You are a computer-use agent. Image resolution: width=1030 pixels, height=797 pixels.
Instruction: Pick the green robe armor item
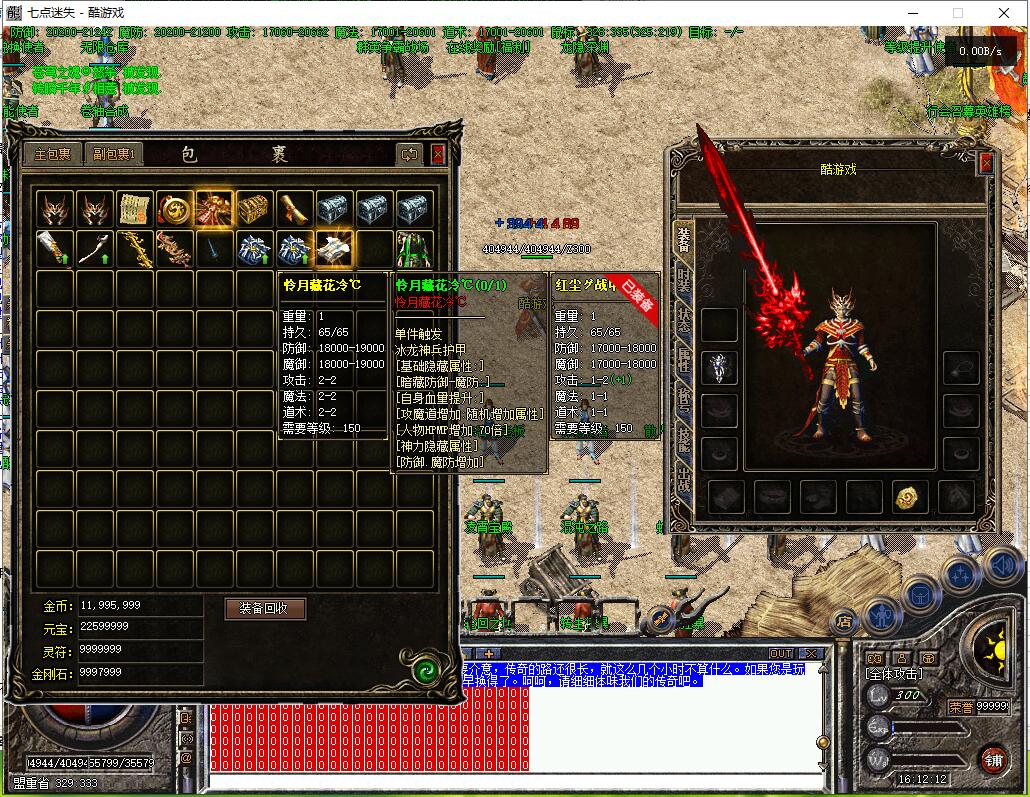tap(414, 249)
